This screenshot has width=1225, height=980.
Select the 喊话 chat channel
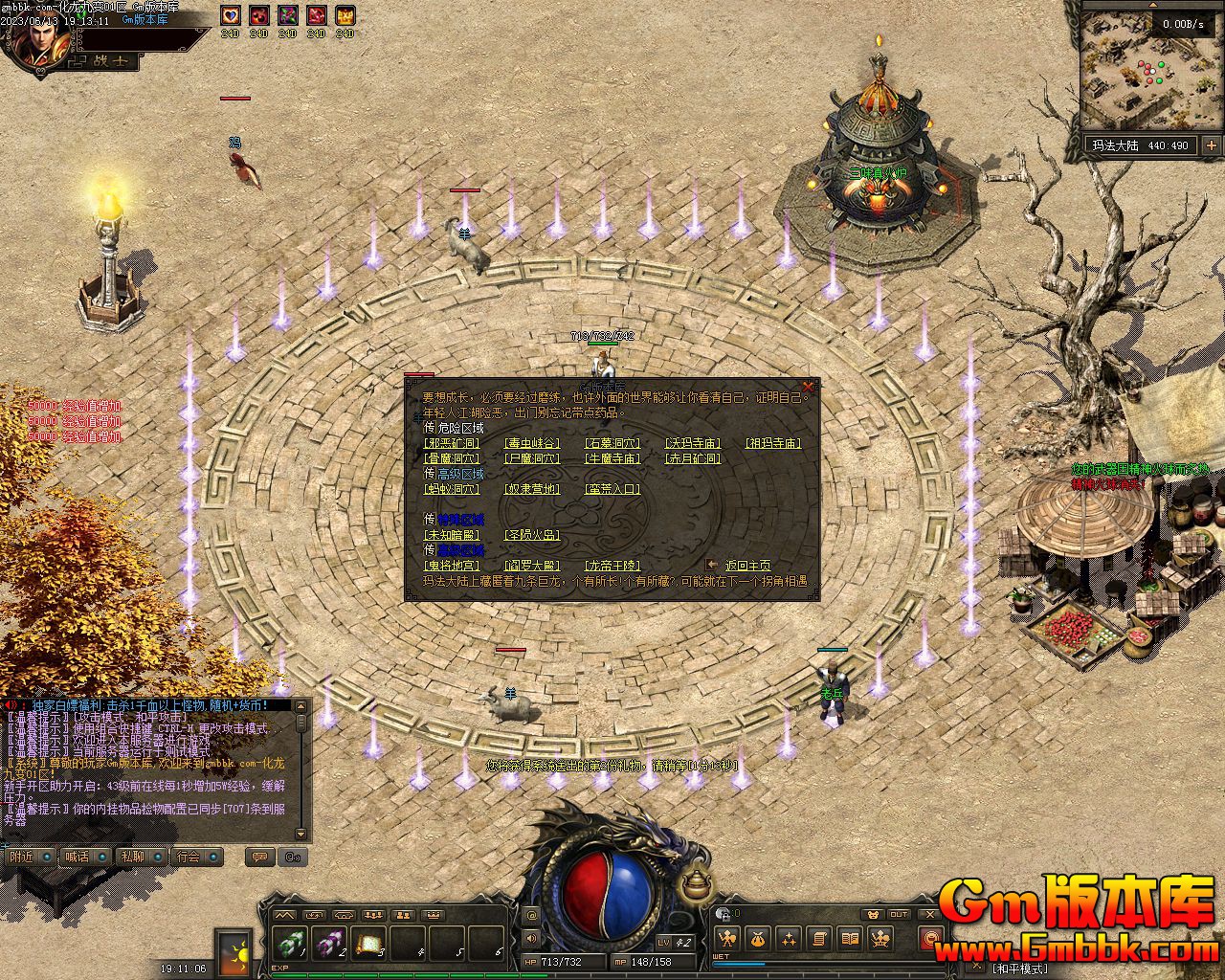[x=77, y=857]
